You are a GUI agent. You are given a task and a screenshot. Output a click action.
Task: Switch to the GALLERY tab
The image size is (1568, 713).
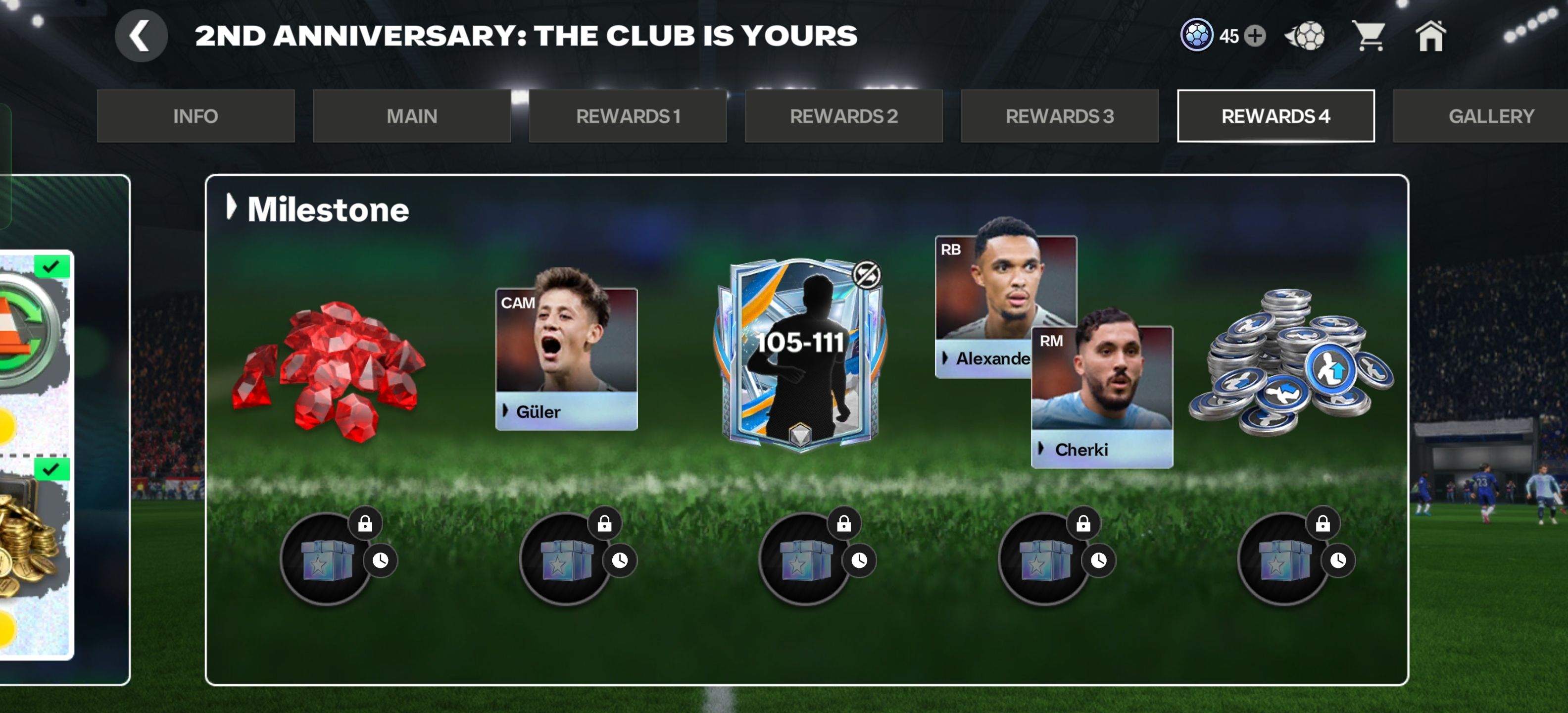click(1491, 116)
